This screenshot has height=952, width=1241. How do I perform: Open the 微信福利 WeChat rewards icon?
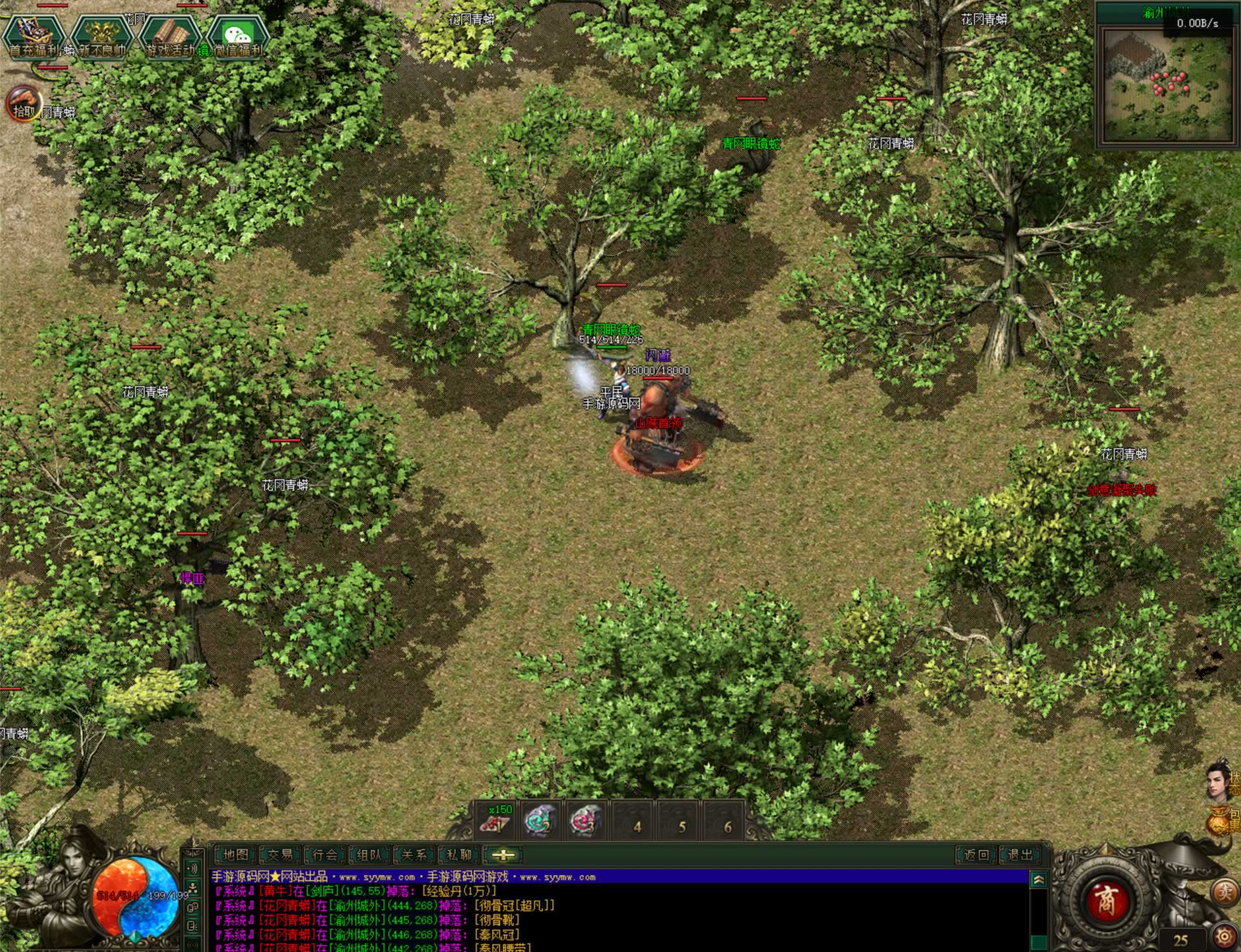[x=238, y=36]
